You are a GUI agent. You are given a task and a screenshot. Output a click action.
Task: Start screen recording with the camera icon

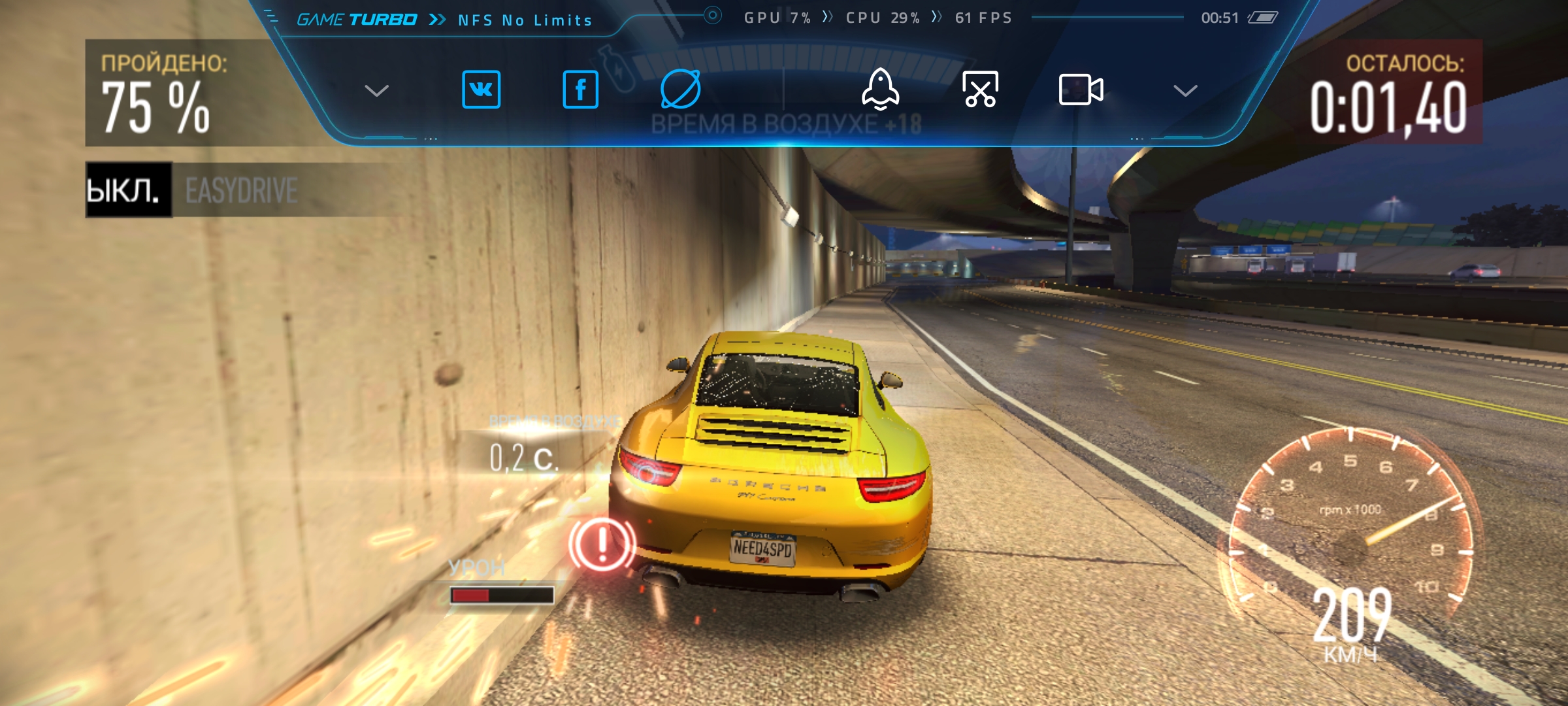[1081, 90]
